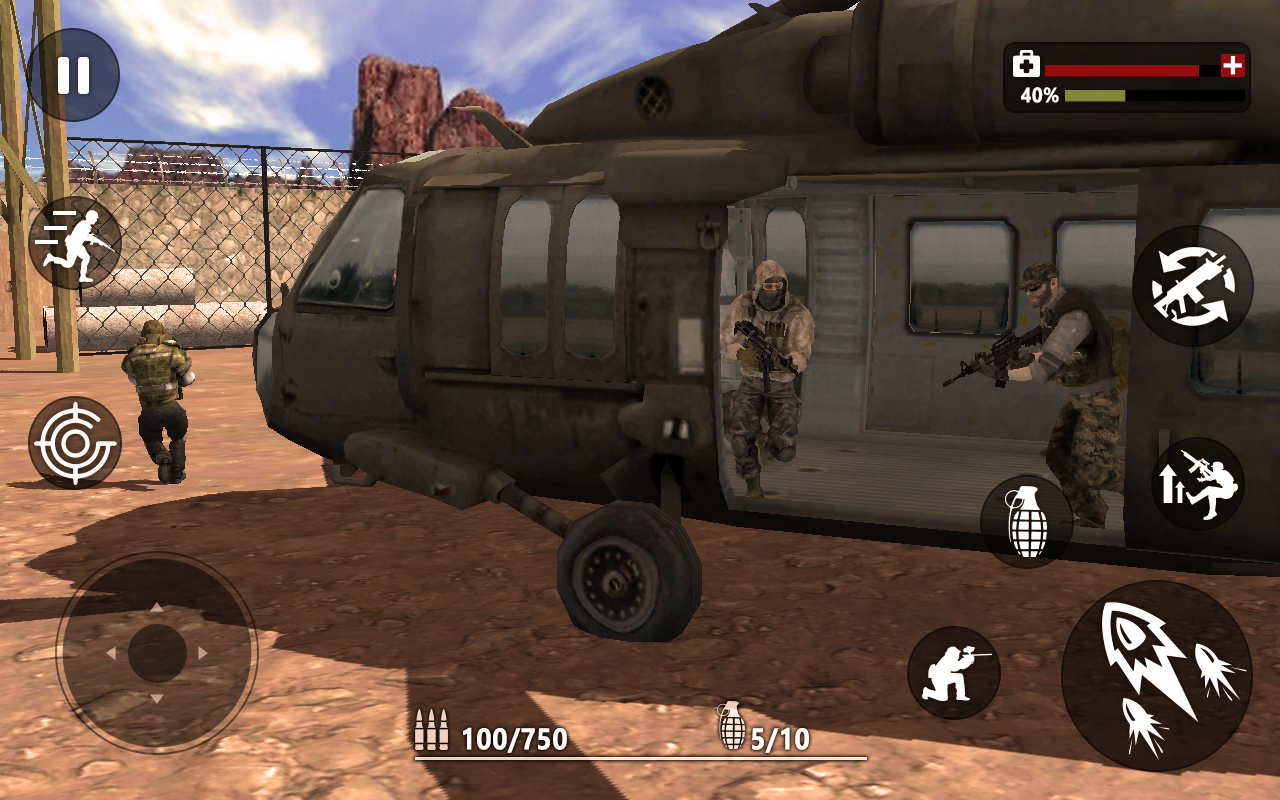Tap the medkit icon beside the health bar
Screen dimensions: 1280x800
coord(1025,62)
